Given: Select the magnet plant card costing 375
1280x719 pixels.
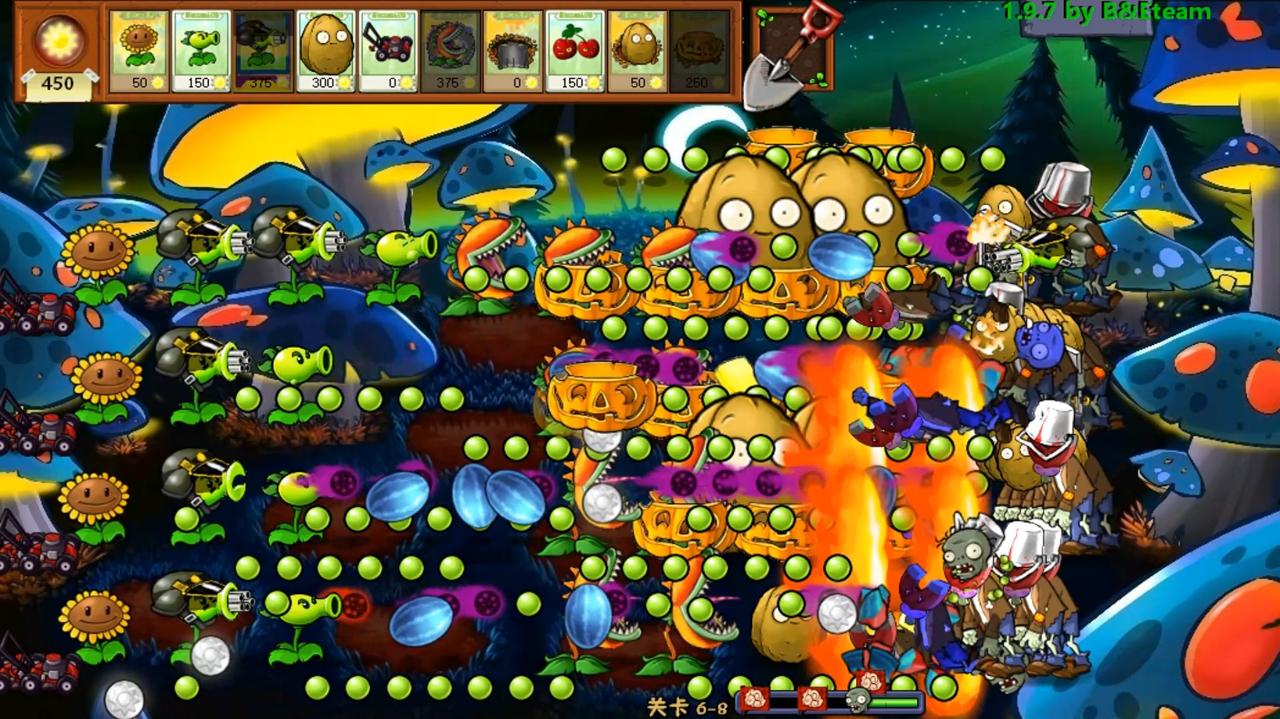Looking at the screenshot, I should (450, 51).
